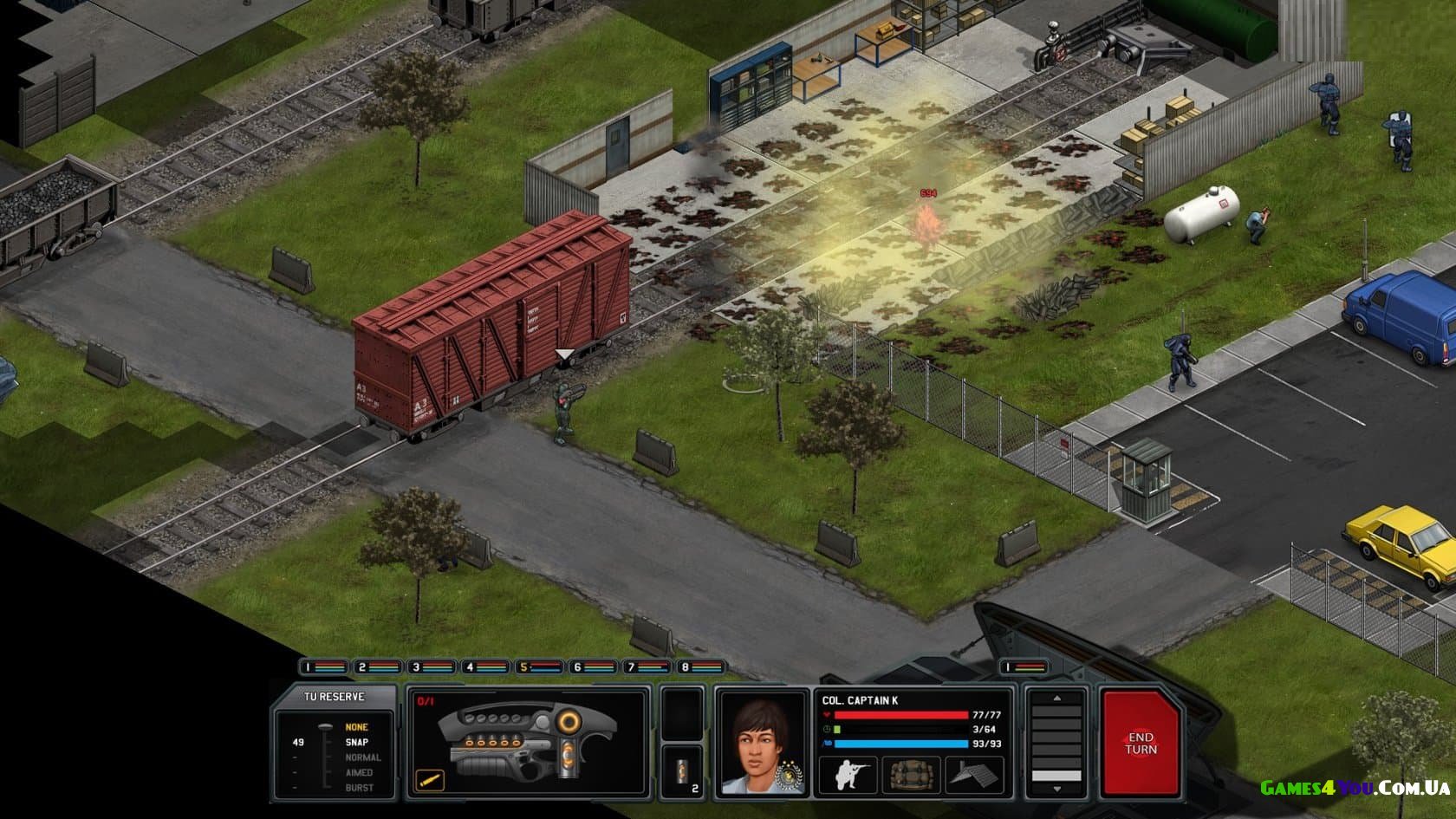Set TU reserve to Aimed shot
This screenshot has height=819, width=1456.
point(359,772)
